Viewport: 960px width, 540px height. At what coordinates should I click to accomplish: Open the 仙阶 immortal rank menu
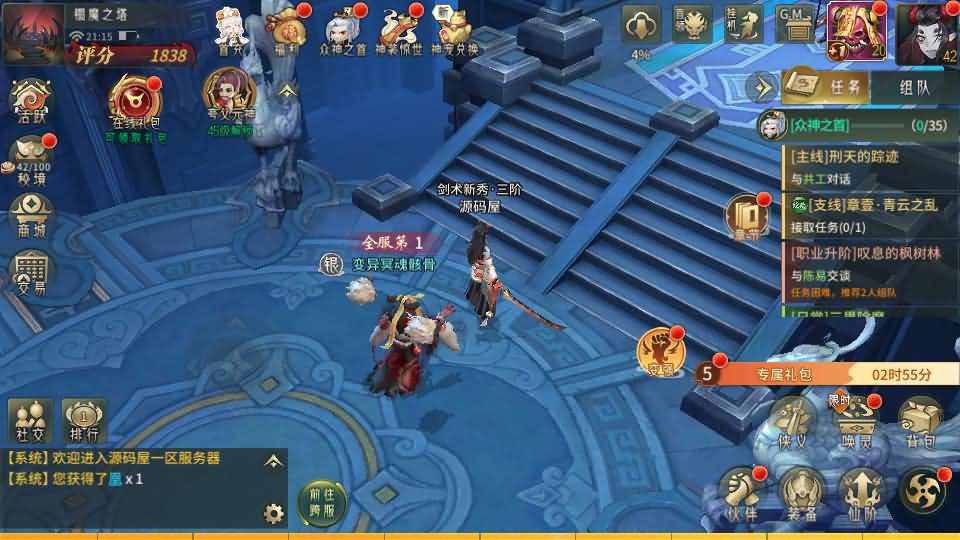pyautogui.click(x=862, y=493)
